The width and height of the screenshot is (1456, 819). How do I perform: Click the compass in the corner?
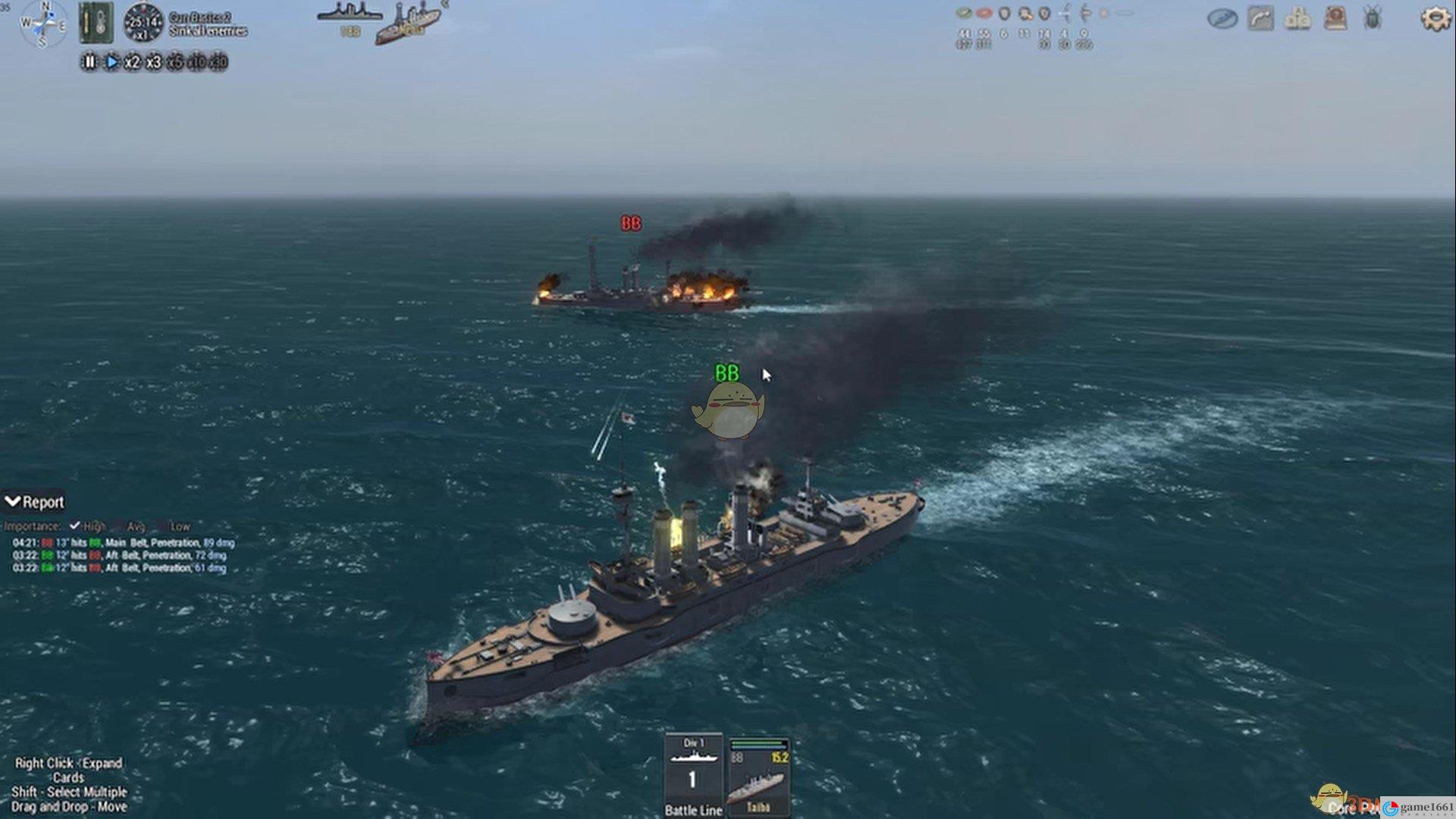pos(43,24)
